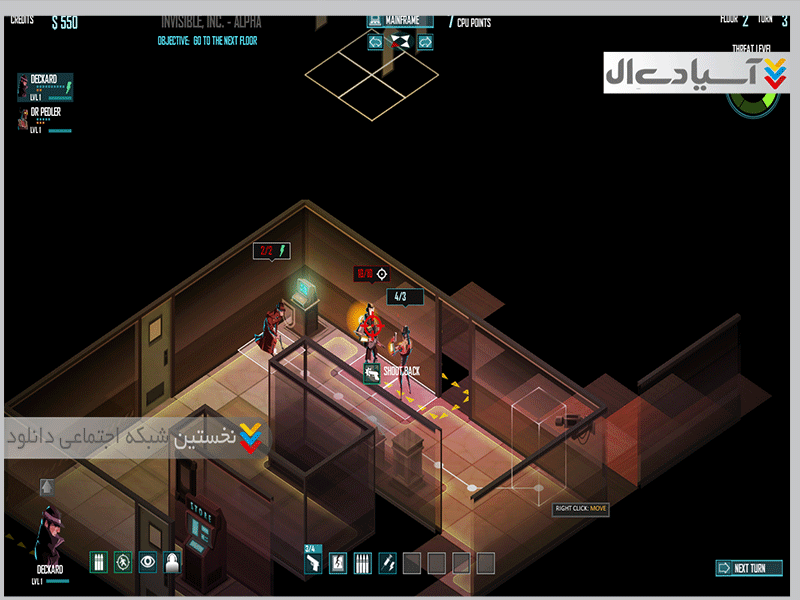Viewport: 800px width, 600px height.
Task: Select the ammo clip inventory item
Action: point(362,563)
